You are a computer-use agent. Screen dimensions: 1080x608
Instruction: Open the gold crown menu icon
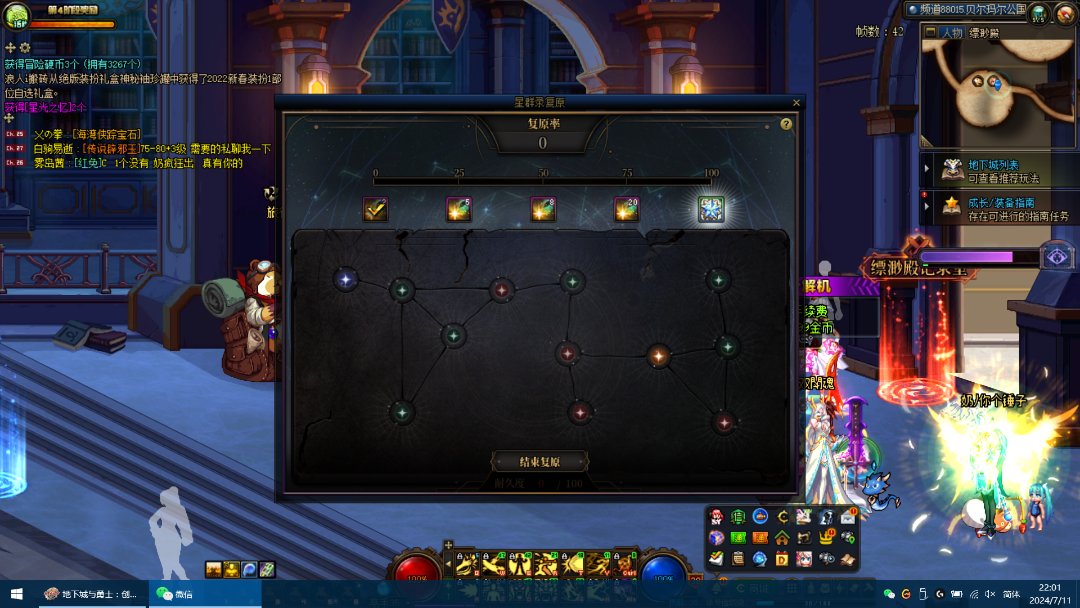(827, 538)
